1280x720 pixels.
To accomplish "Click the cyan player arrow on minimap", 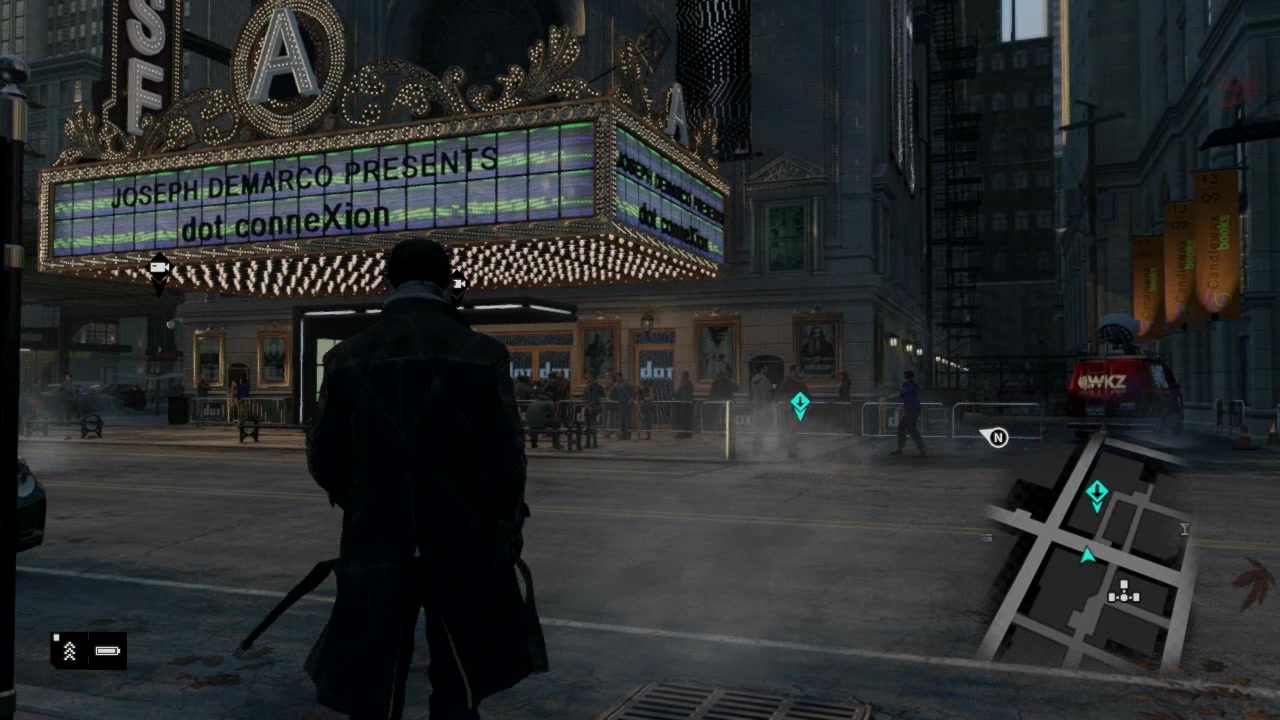I will pos(1087,555).
